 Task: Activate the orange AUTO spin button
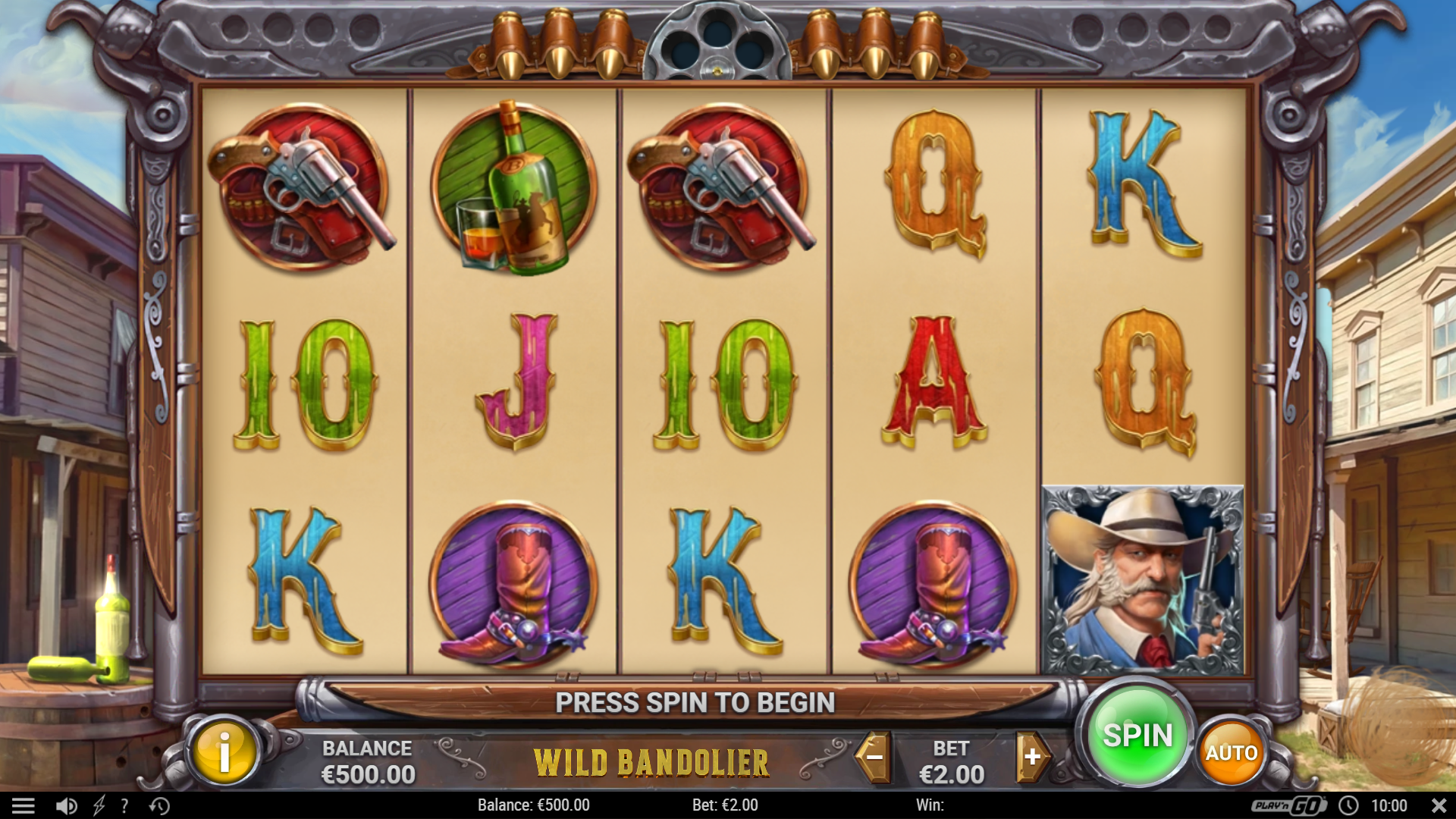click(x=1232, y=752)
